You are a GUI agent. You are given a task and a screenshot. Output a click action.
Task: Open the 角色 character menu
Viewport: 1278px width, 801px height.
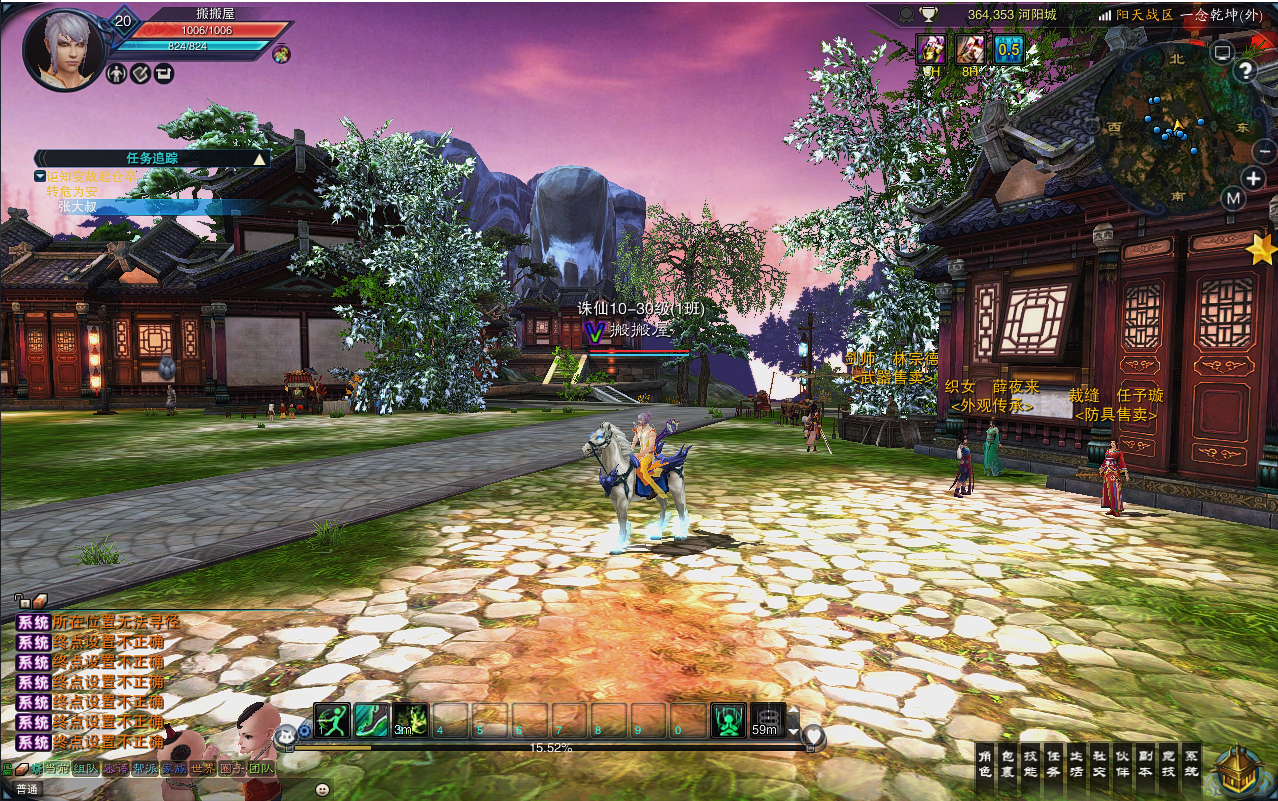pyautogui.click(x=984, y=764)
